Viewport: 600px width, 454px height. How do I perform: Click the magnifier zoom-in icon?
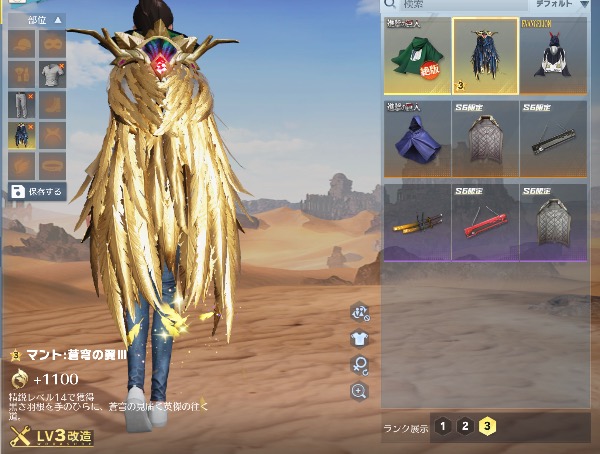[x=359, y=392]
